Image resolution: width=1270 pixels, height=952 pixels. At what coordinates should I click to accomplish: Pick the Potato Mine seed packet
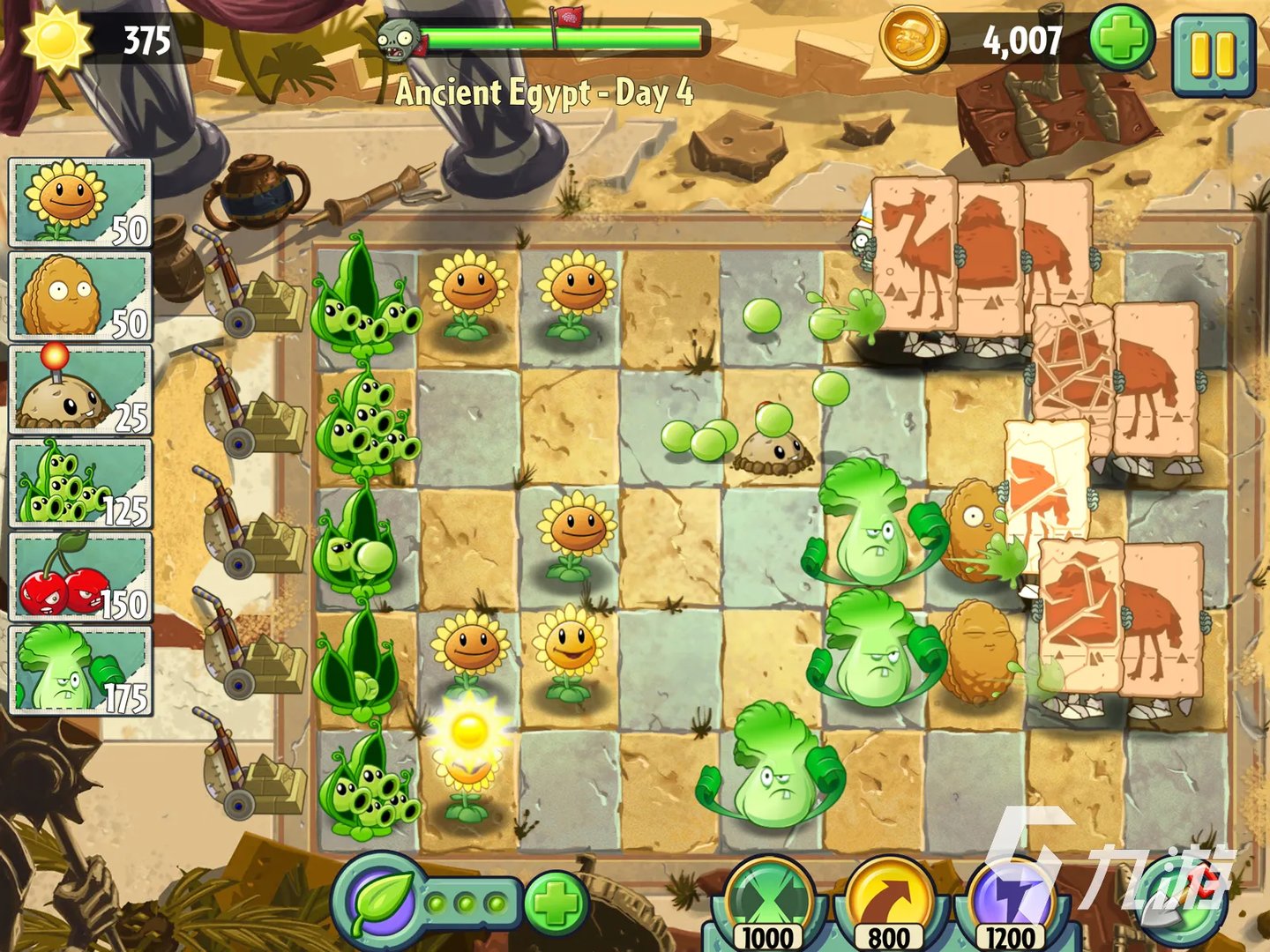pos(80,390)
